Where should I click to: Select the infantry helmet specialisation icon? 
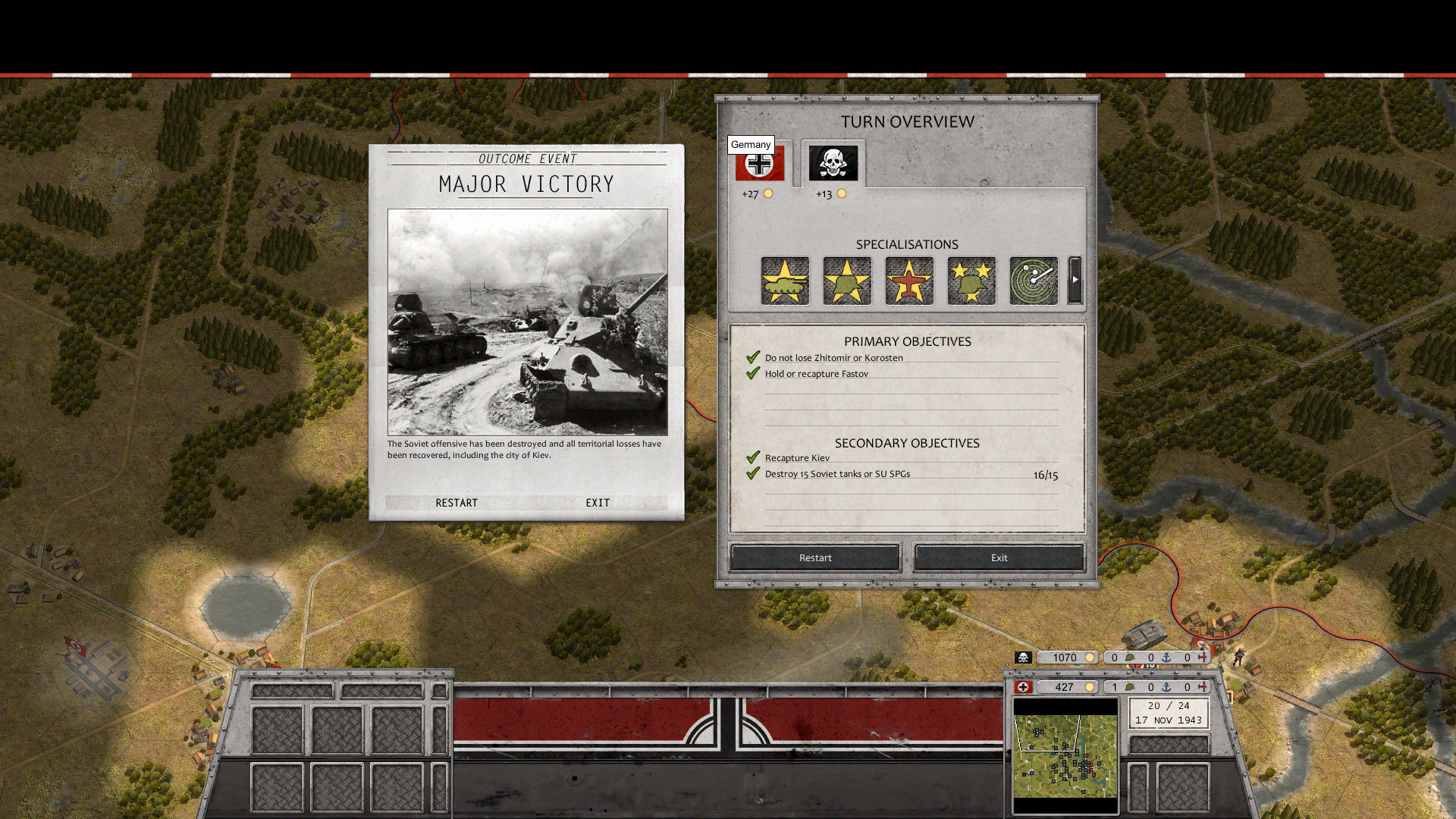847,281
